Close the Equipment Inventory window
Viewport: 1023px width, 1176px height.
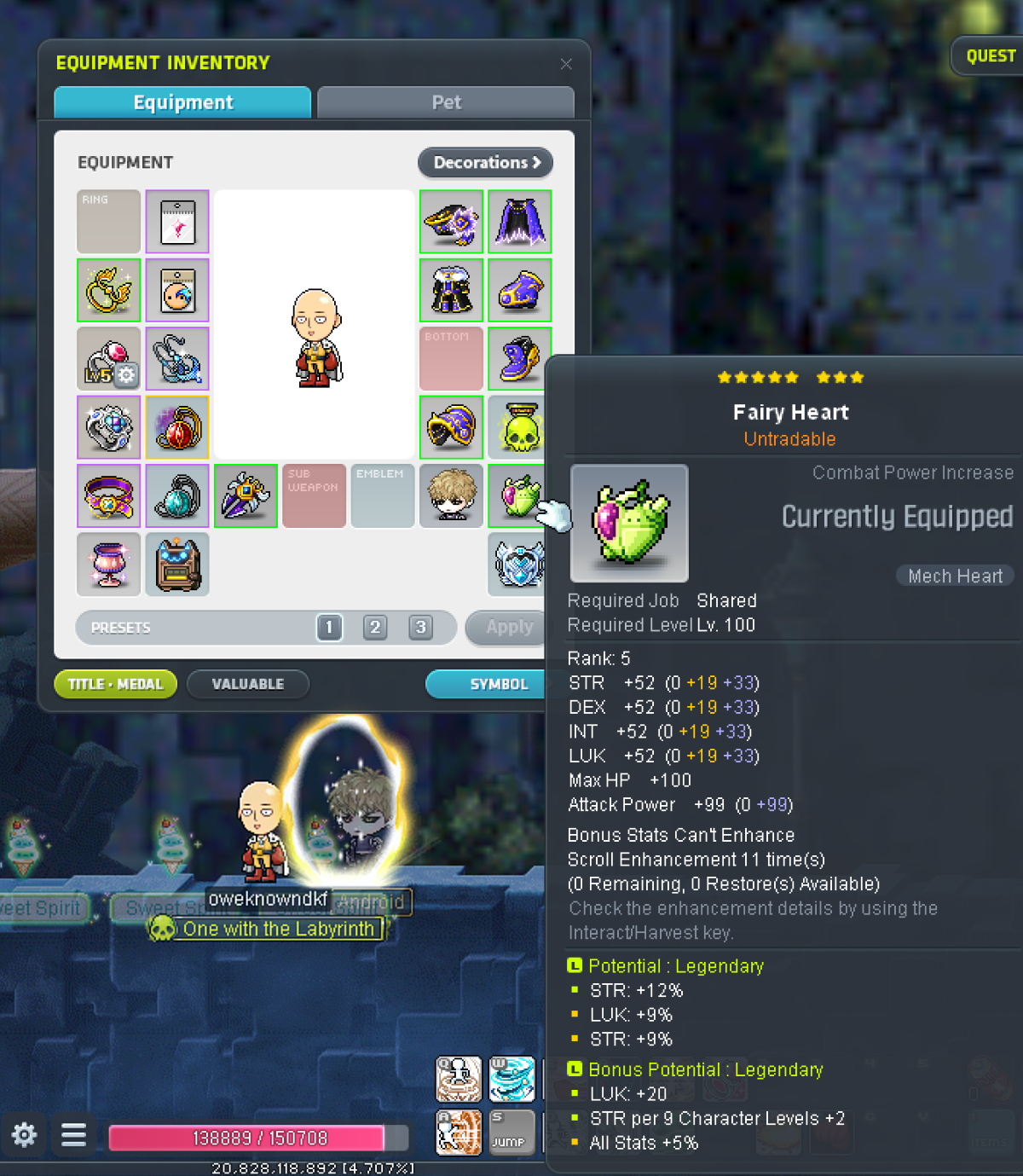(x=566, y=64)
